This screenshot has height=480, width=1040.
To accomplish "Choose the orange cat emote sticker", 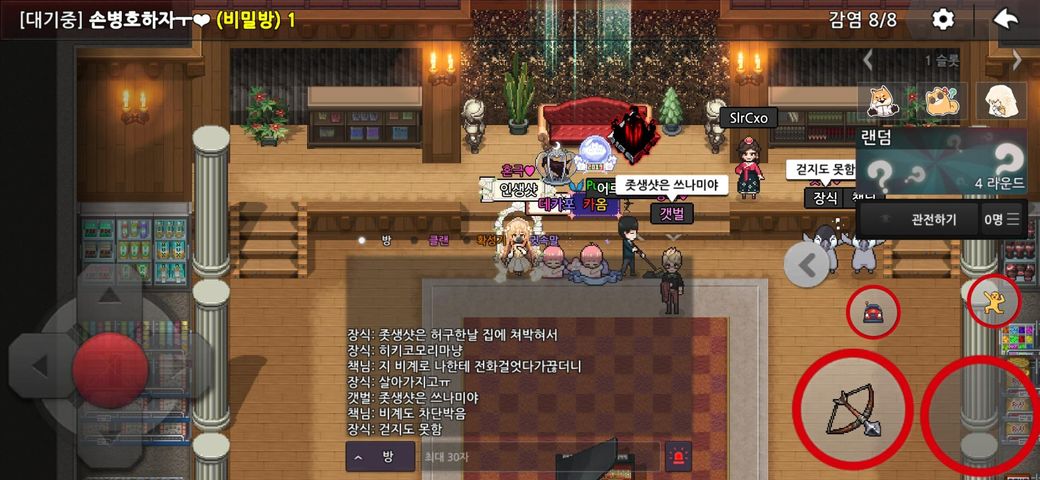I will click(x=942, y=101).
